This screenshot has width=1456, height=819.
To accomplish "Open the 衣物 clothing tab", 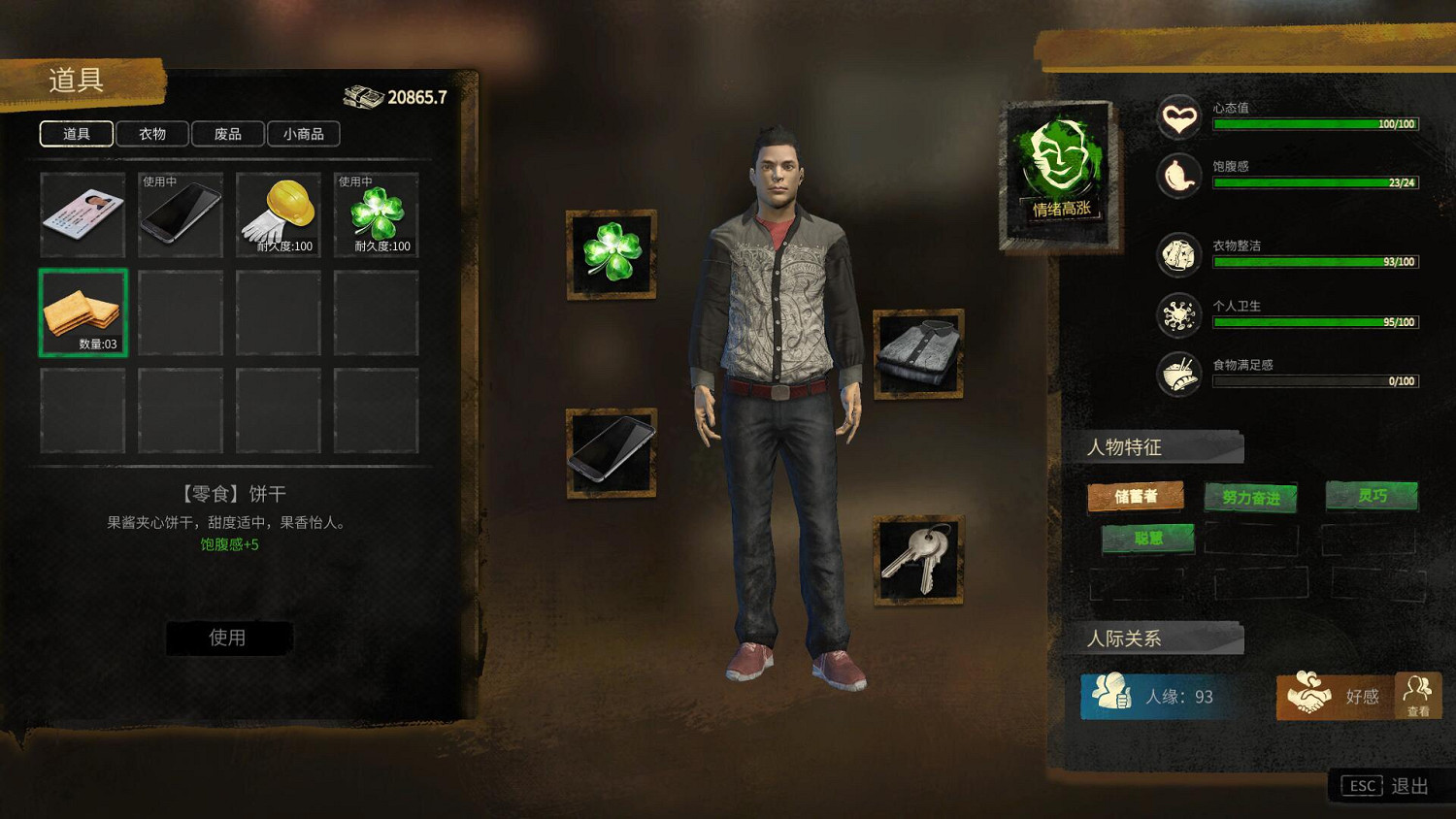I will (152, 134).
